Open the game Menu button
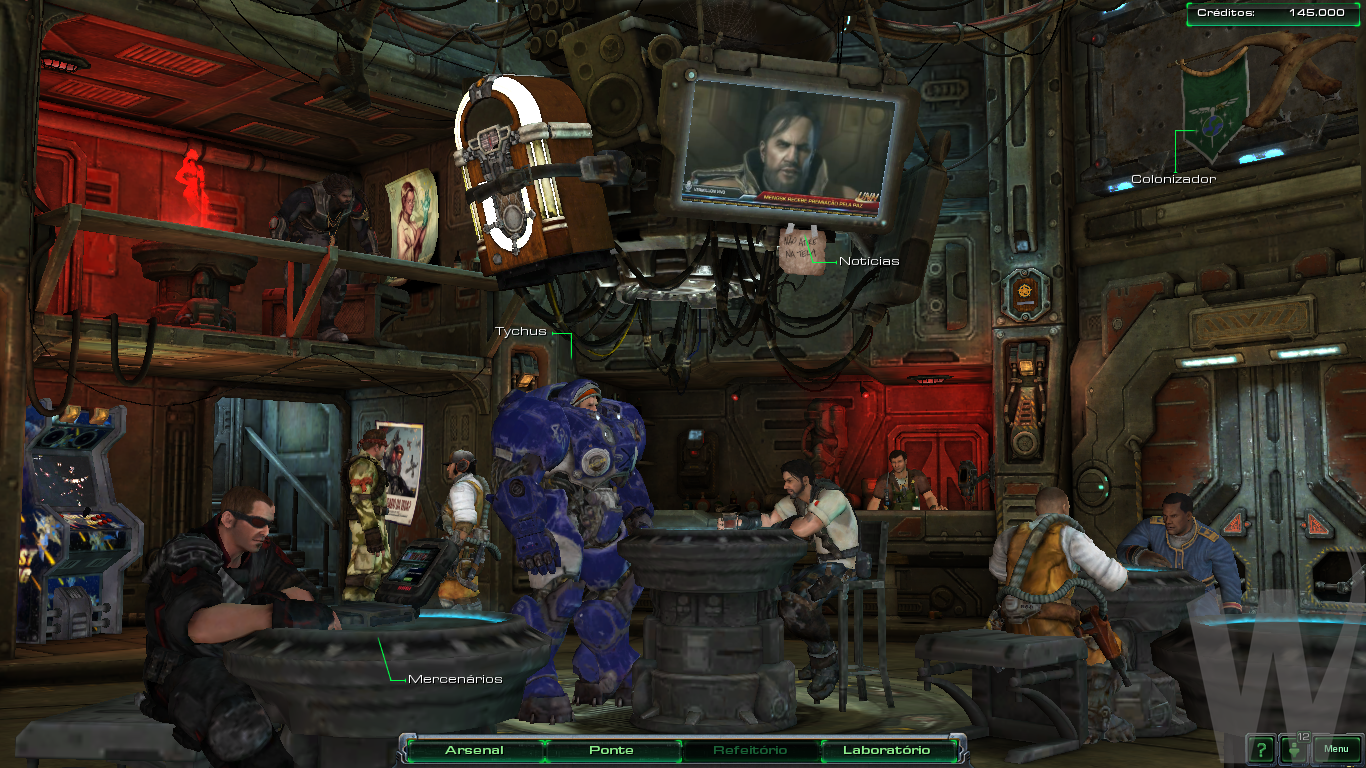Screen dimensions: 1366x768 [x=1336, y=749]
